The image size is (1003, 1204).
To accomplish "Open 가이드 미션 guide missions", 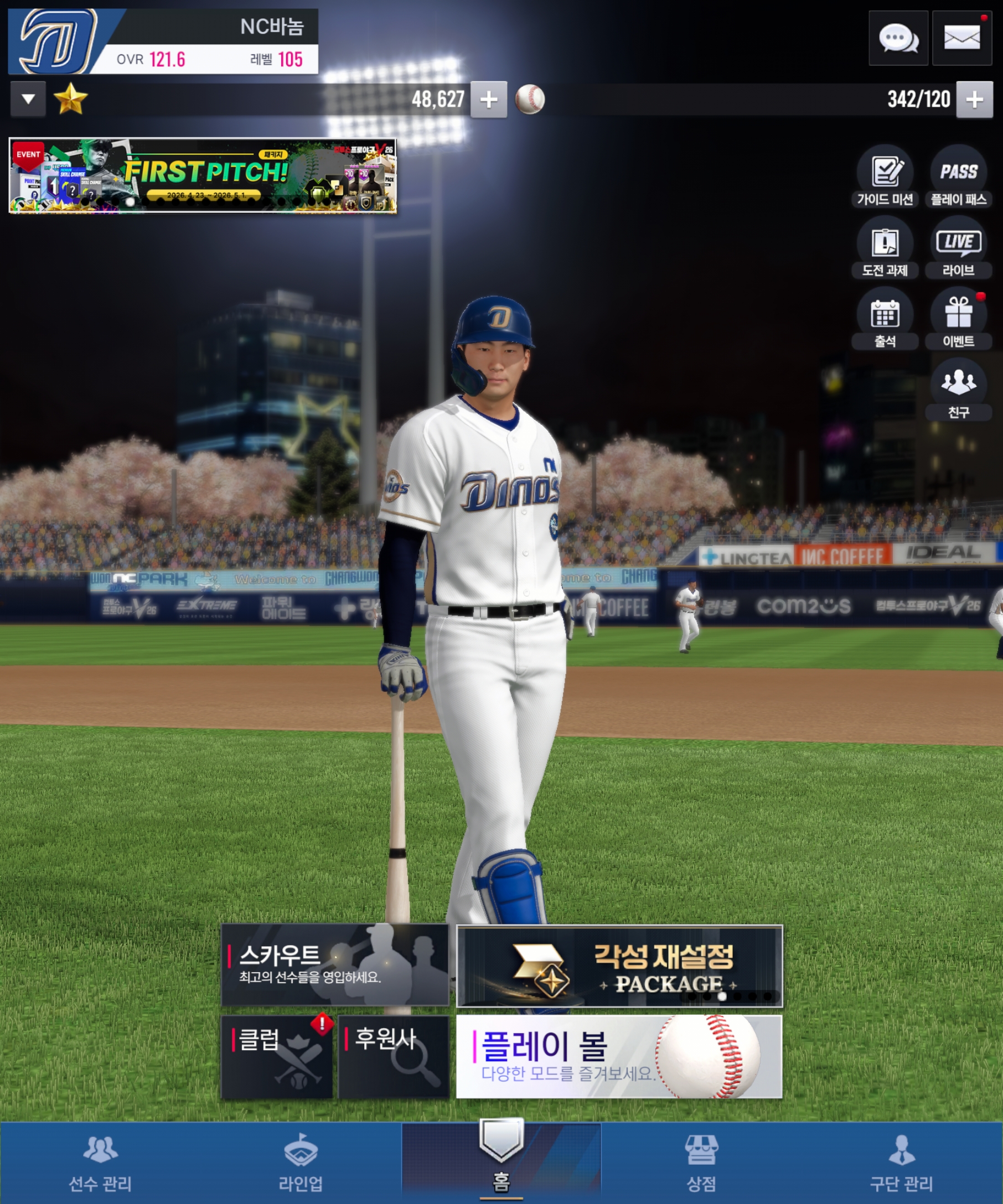I will click(885, 176).
